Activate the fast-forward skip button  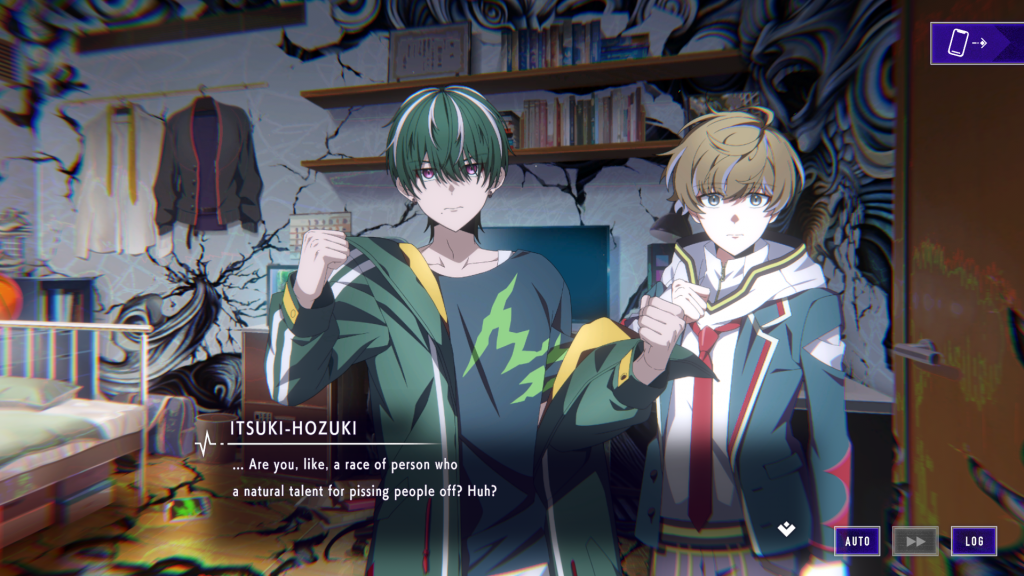coord(915,541)
